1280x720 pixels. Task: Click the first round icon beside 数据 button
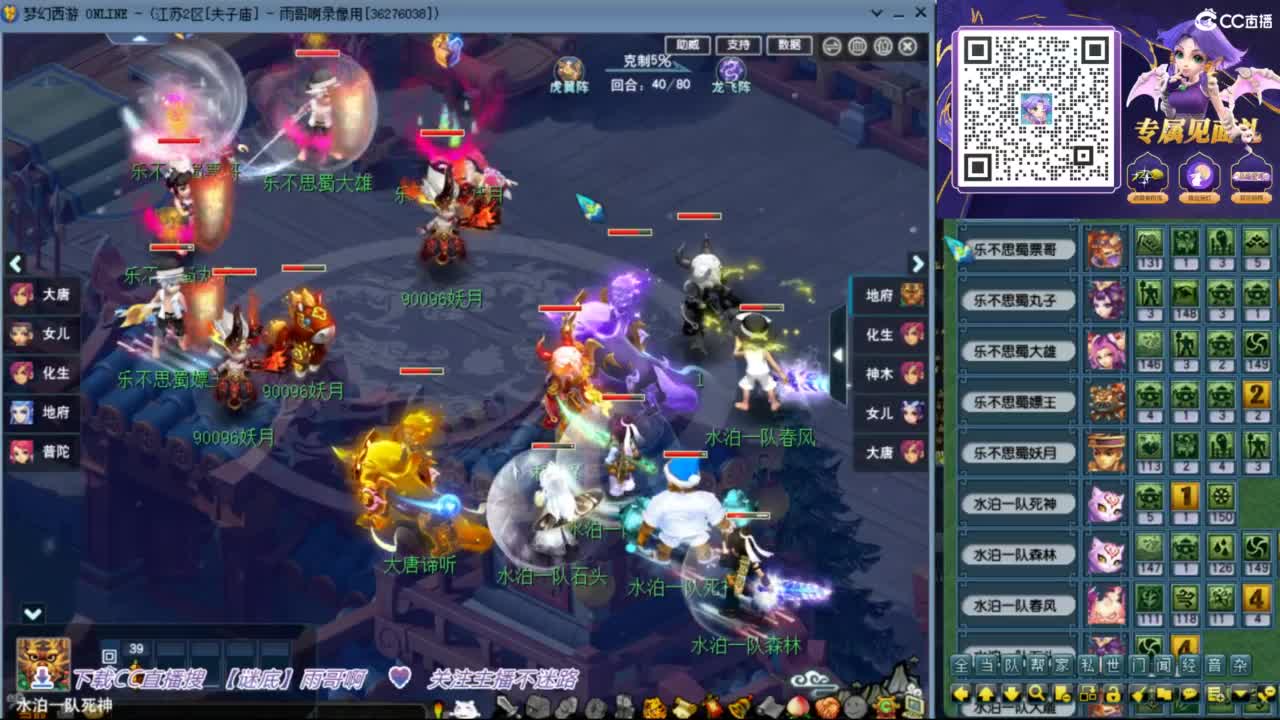point(830,44)
